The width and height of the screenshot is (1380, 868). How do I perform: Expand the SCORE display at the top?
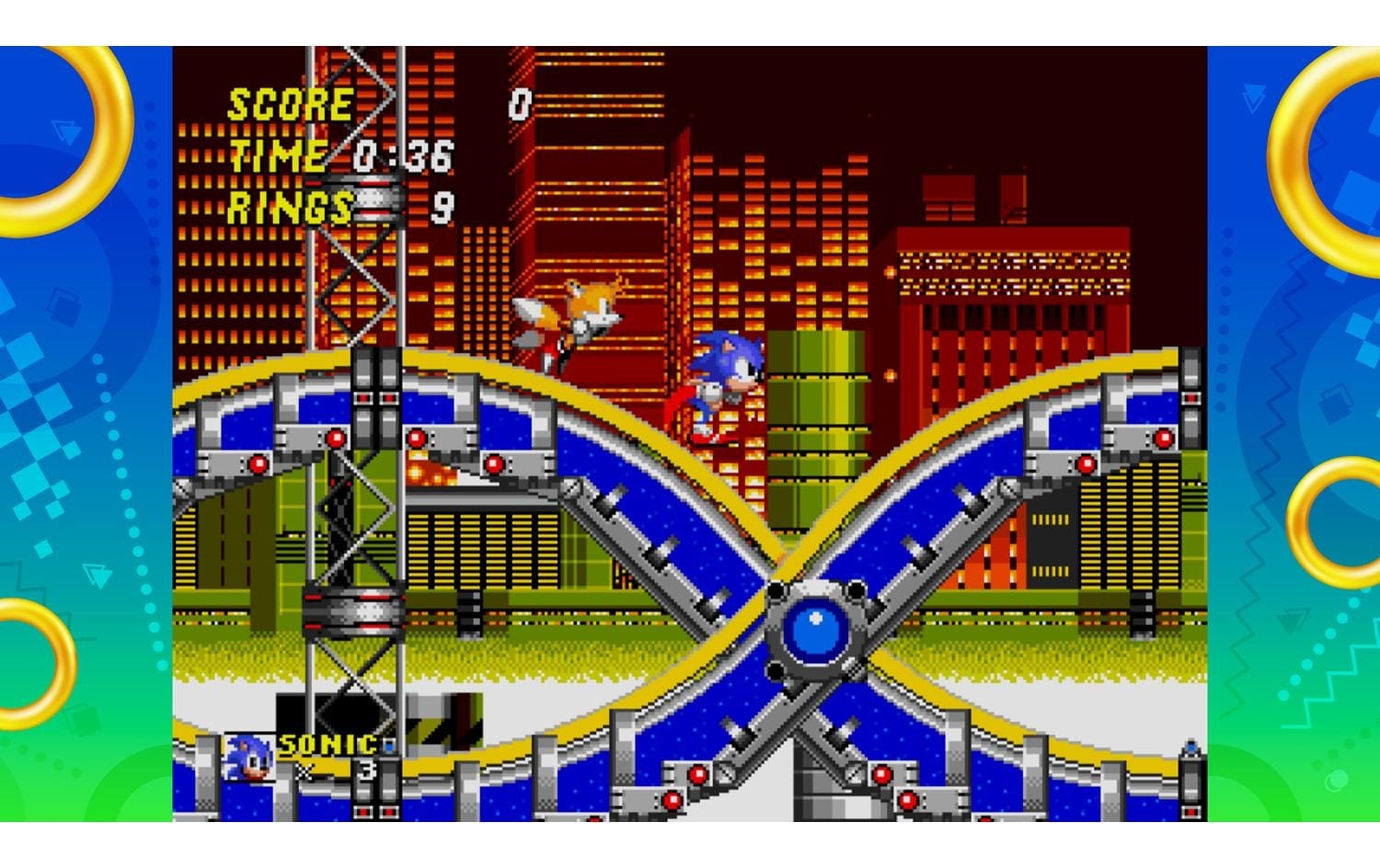pos(293,104)
